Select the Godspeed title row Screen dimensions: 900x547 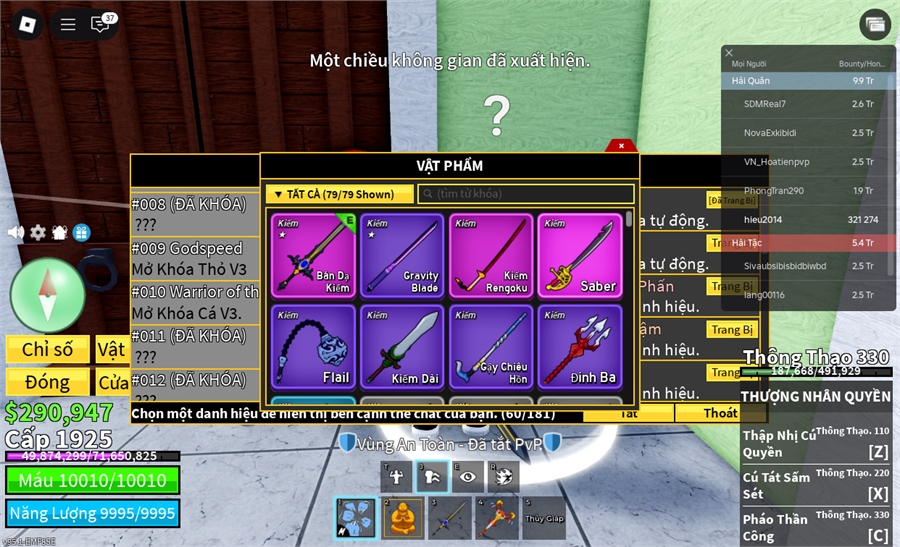click(x=195, y=258)
